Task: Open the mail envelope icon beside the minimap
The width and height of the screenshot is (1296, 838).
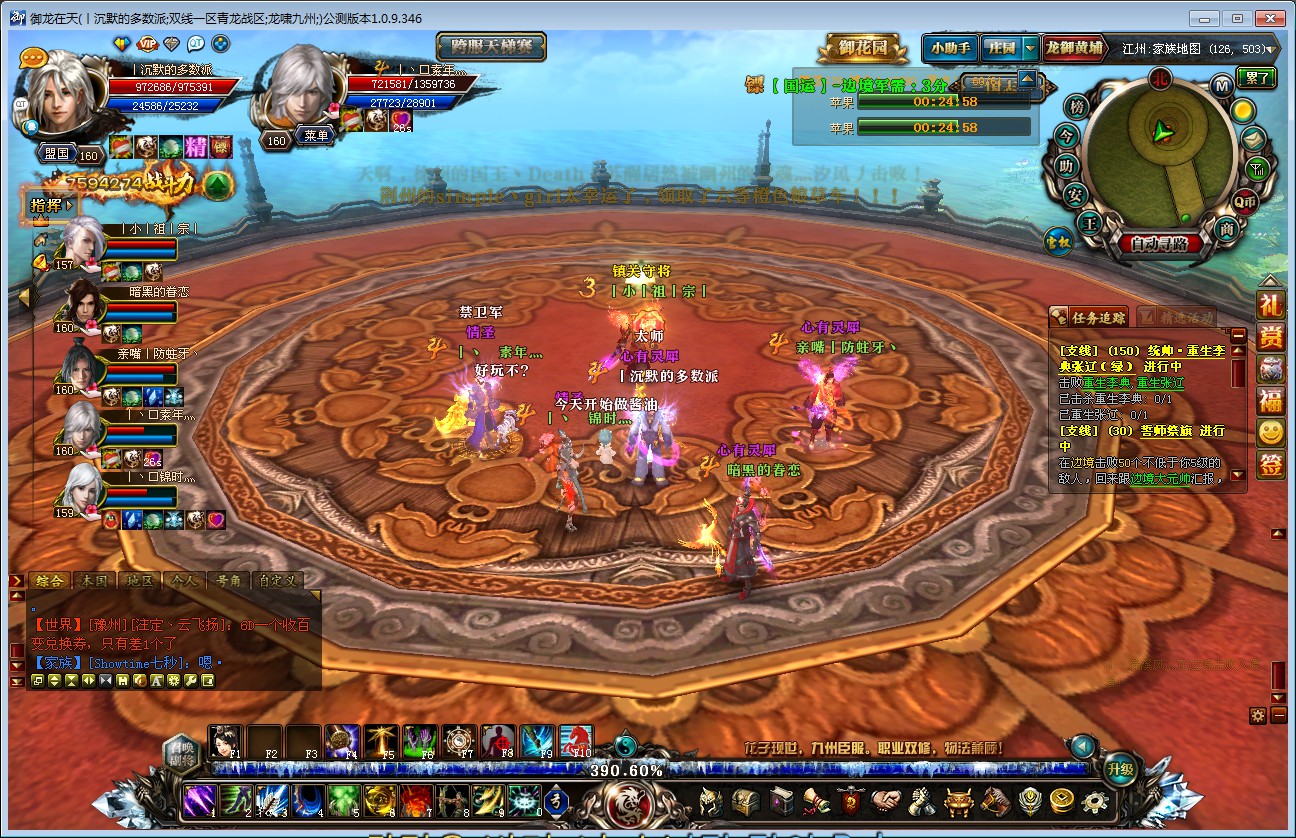Action: pyautogui.click(x=1255, y=138)
